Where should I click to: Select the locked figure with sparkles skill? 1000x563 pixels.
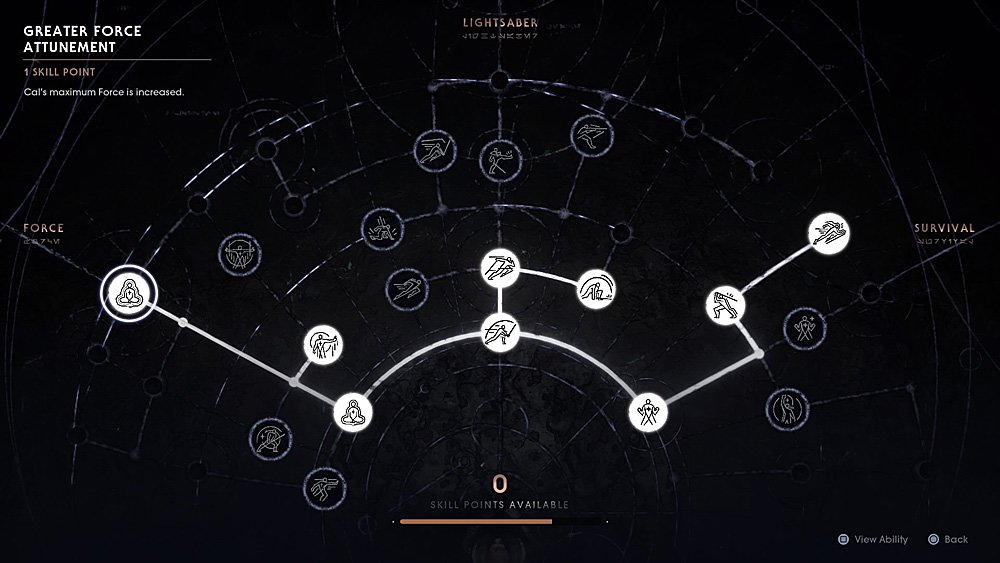pos(805,326)
